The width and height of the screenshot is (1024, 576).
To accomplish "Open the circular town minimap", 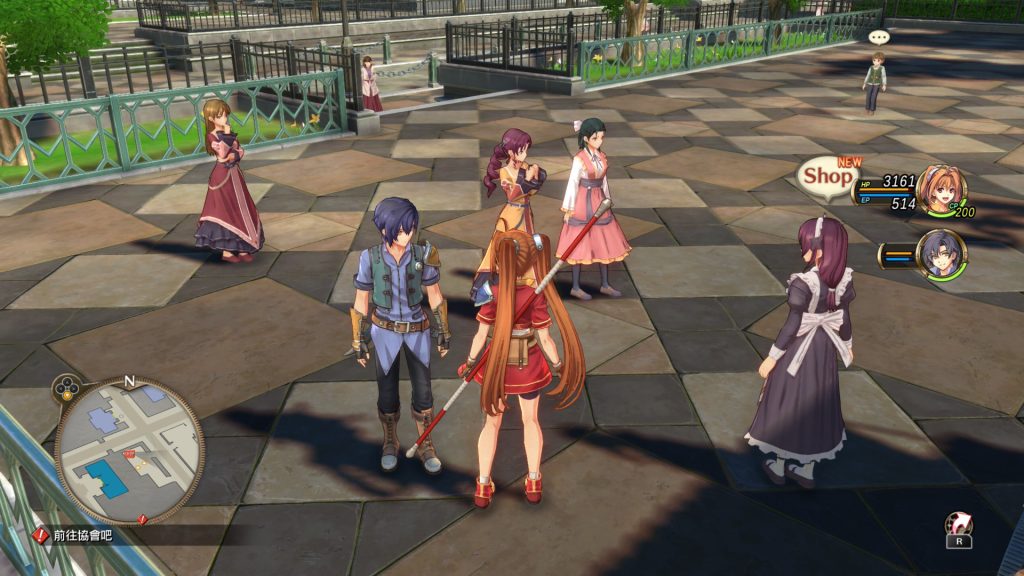I will coord(129,451).
